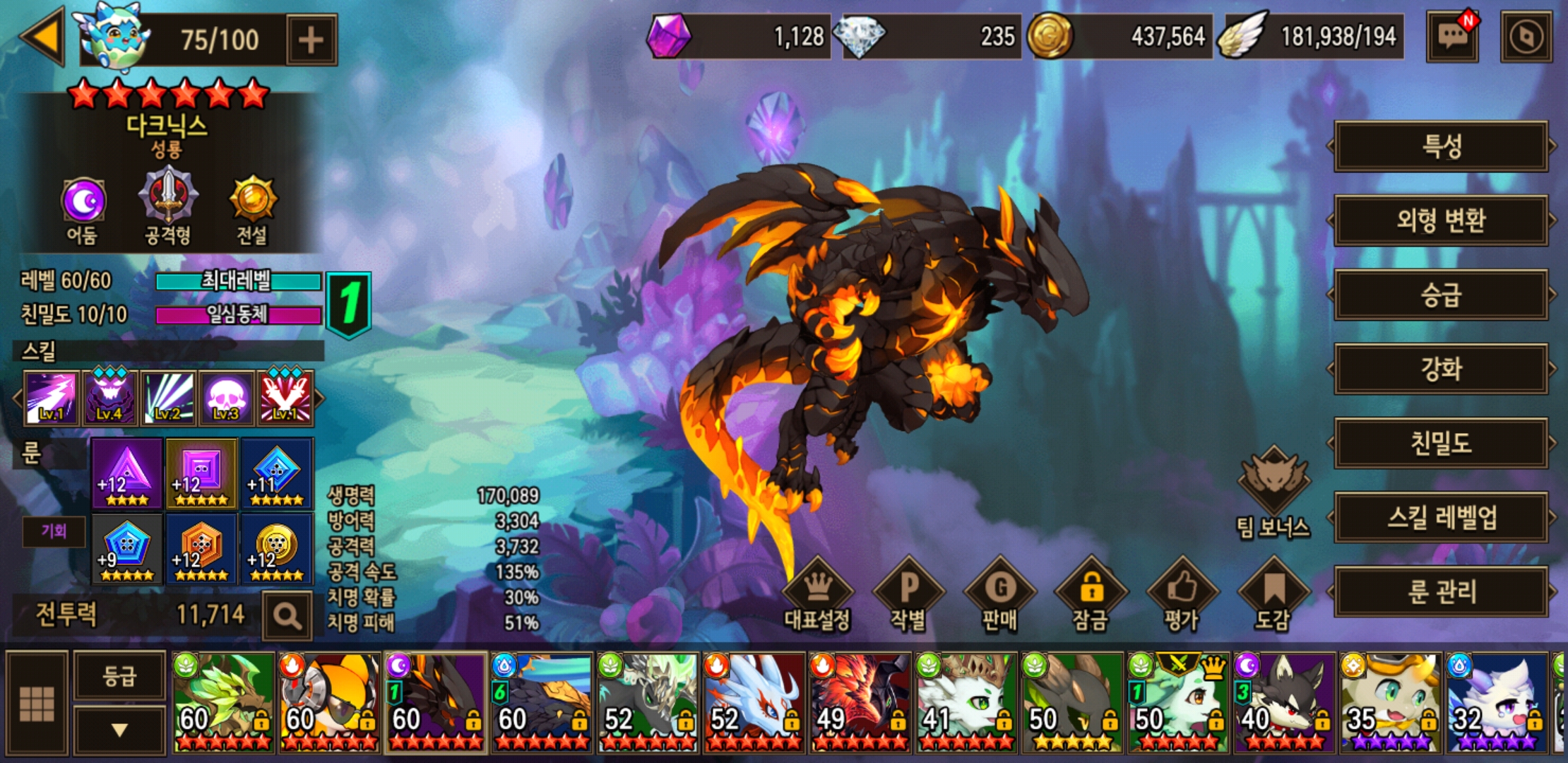Go back with the orange arrow button
1568x763 pixels.
tap(44, 37)
